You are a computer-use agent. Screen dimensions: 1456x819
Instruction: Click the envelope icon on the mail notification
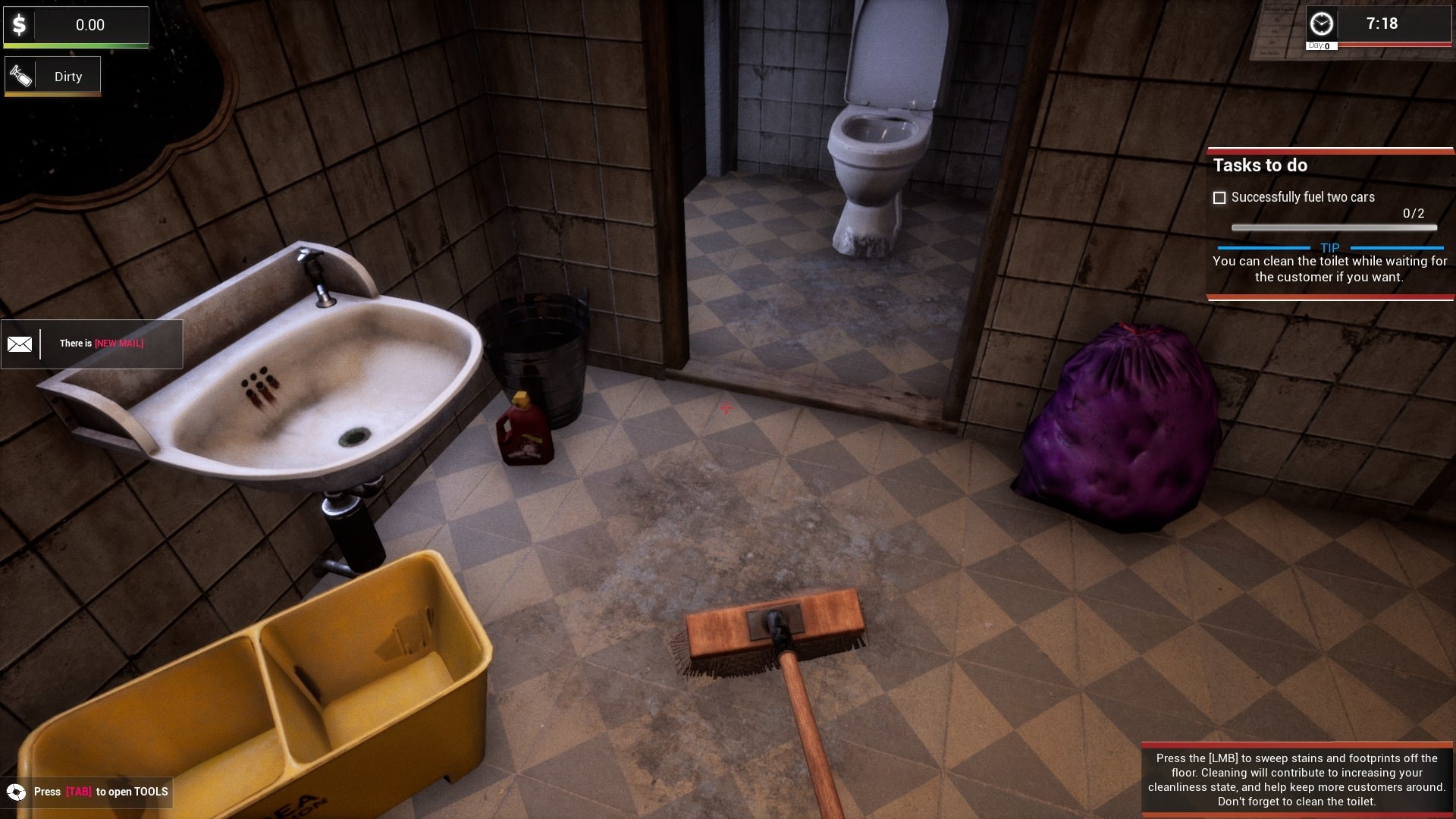coord(20,344)
